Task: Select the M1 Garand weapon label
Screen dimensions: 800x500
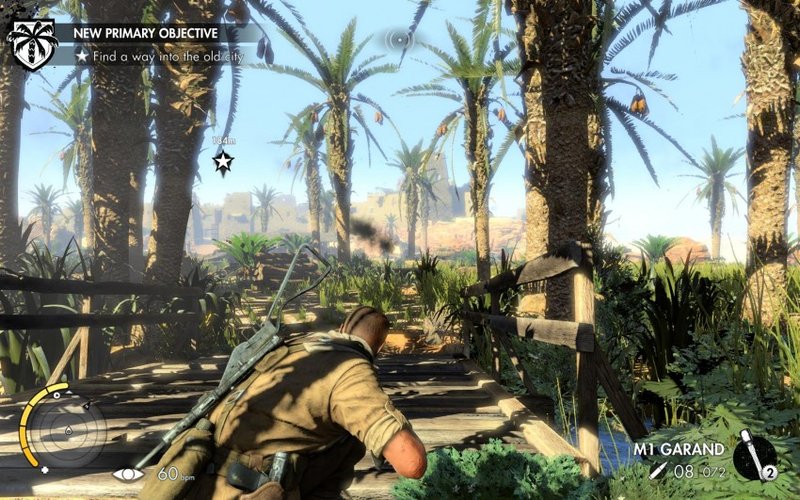Action: pos(680,449)
